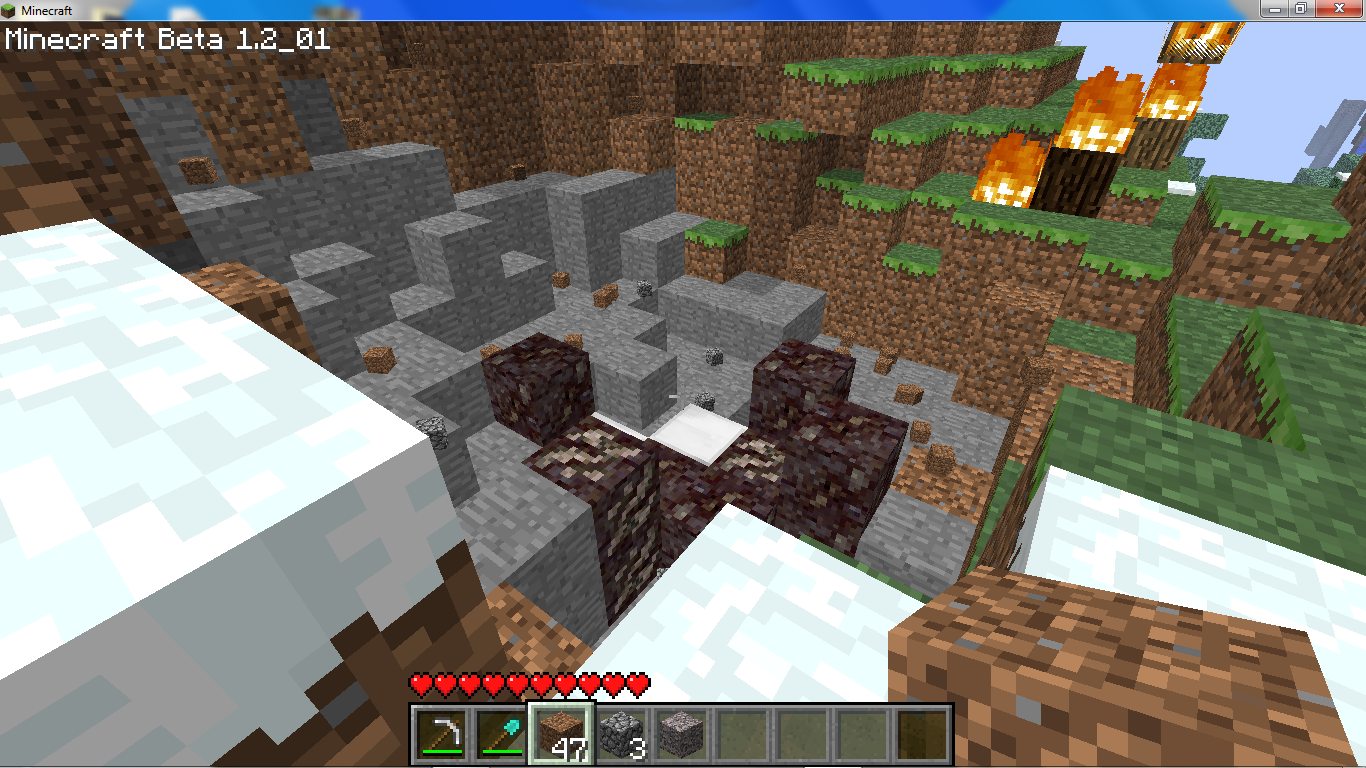
Task: Select the cobblestone stack of 3
Action: pos(622,734)
